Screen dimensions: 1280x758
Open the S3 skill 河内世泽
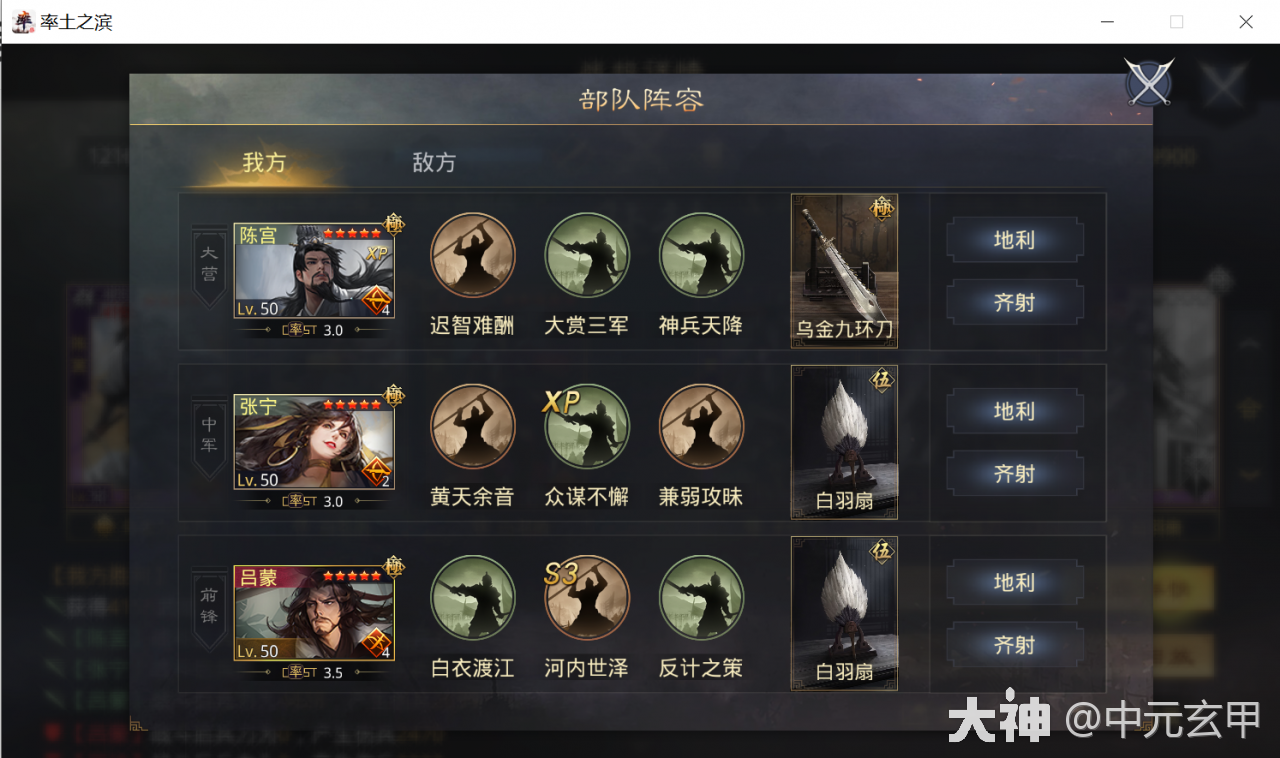pyautogui.click(x=587, y=598)
